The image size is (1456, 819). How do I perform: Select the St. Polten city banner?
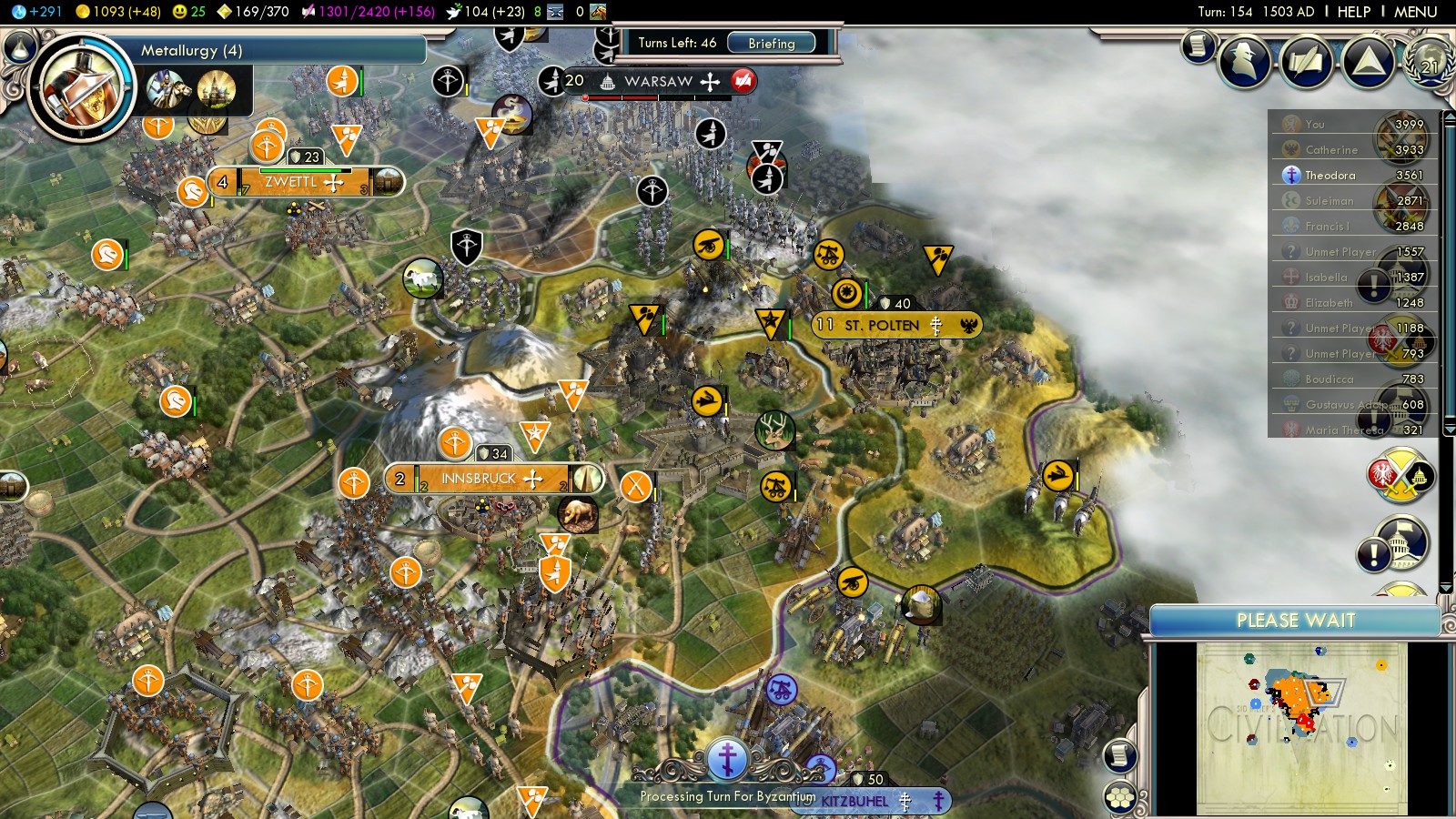[882, 325]
